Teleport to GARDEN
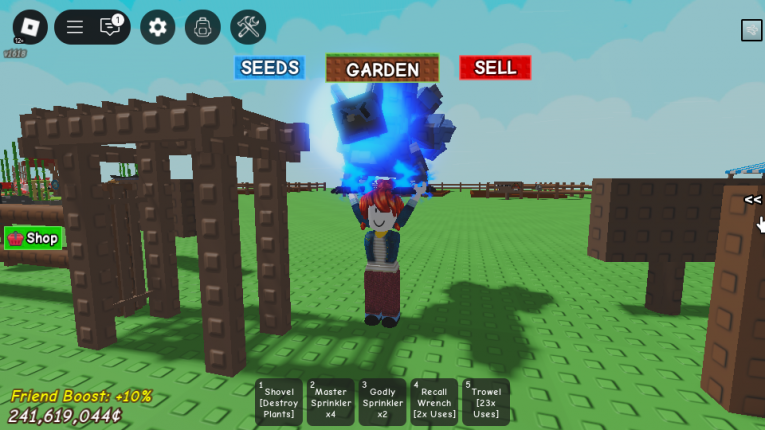The width and height of the screenshot is (765, 430). (x=382, y=69)
